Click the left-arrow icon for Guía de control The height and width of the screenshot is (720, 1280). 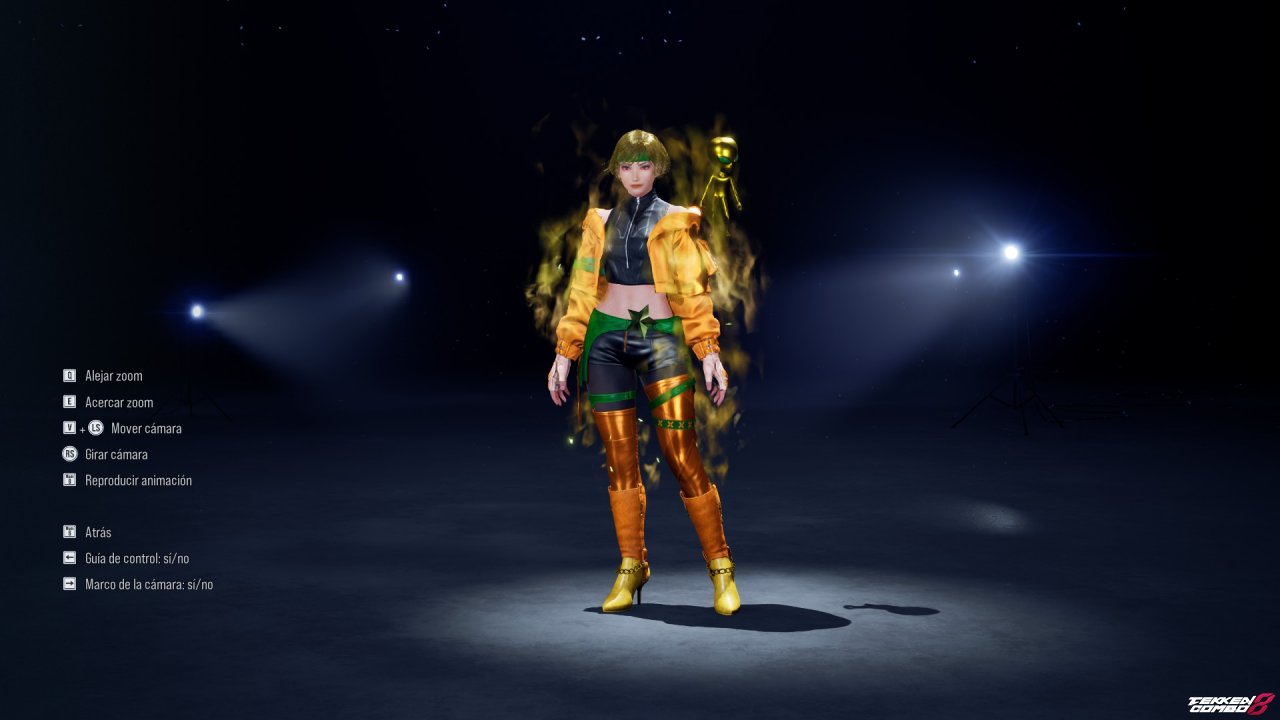pyautogui.click(x=68, y=557)
